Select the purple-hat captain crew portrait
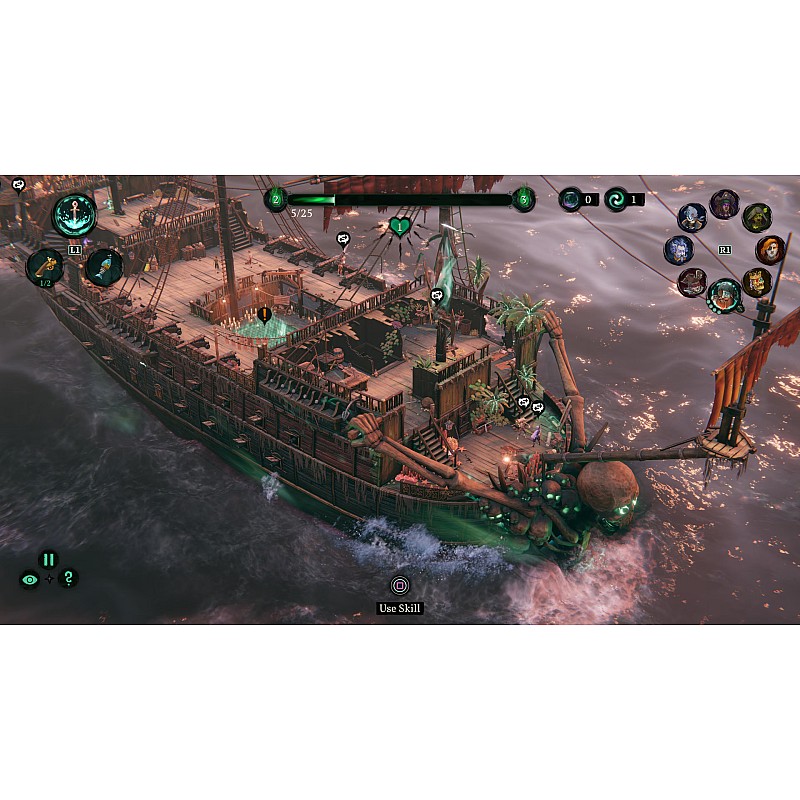This screenshot has width=800, height=800. coord(724,204)
